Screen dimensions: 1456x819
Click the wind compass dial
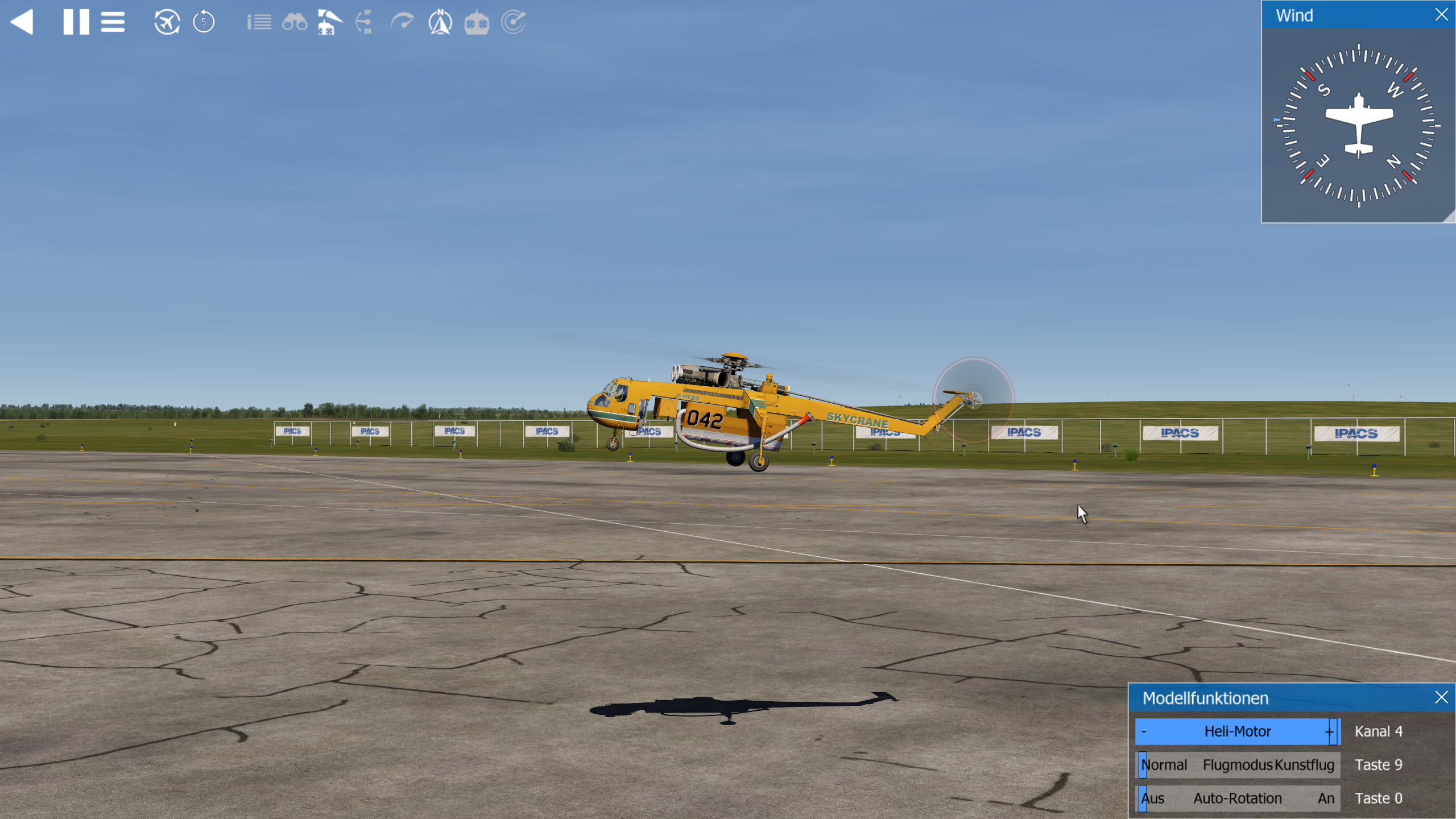click(x=1359, y=126)
